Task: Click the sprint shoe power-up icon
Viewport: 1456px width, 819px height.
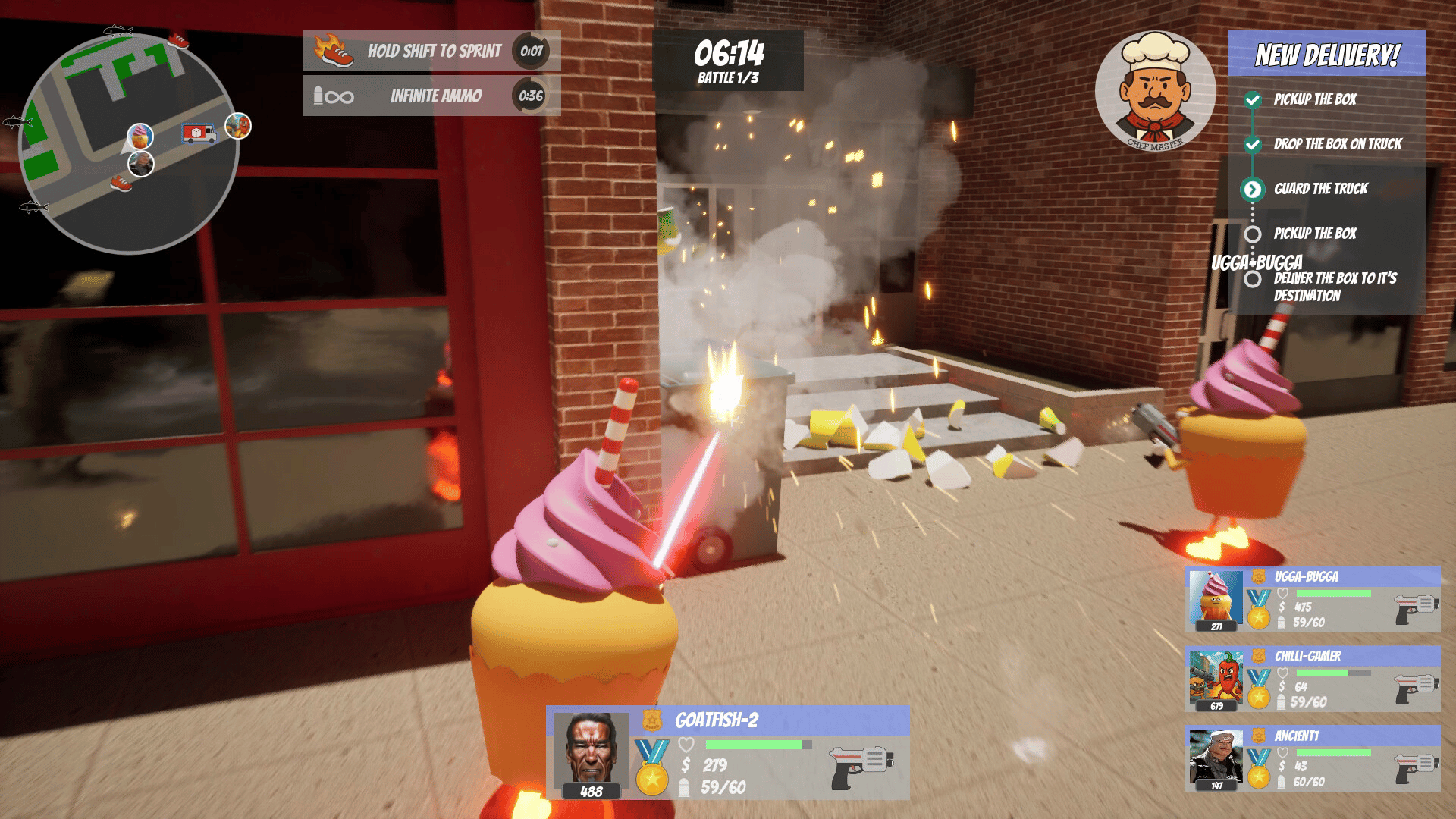Action: pos(334,51)
